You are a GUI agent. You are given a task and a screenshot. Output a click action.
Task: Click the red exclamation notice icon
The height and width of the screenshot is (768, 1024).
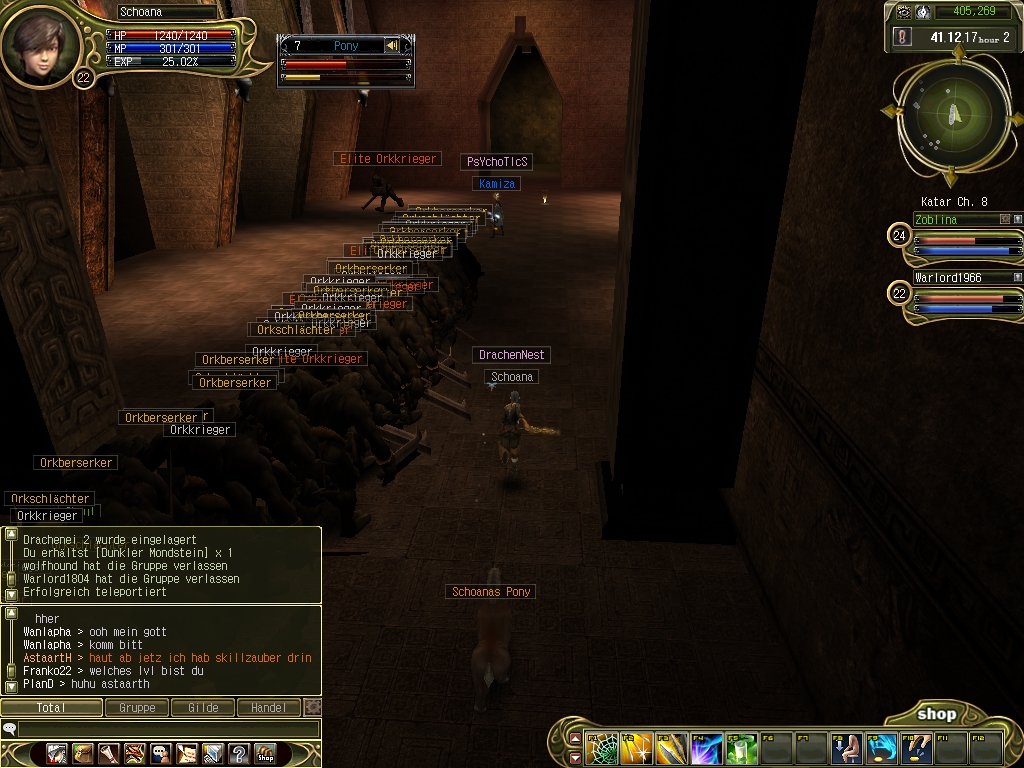point(903,37)
